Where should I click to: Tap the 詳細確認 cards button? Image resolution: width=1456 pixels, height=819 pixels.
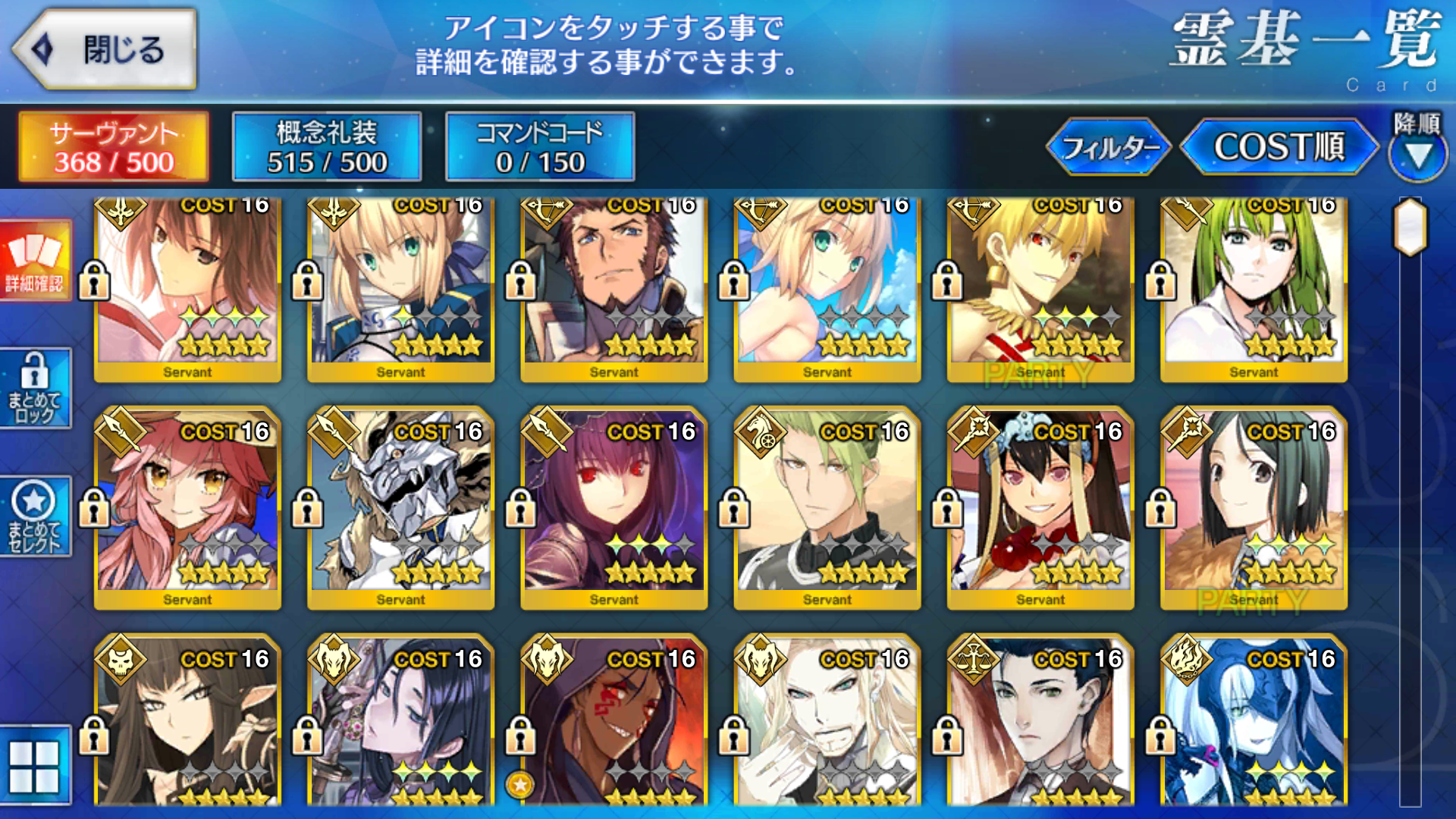pyautogui.click(x=35, y=261)
